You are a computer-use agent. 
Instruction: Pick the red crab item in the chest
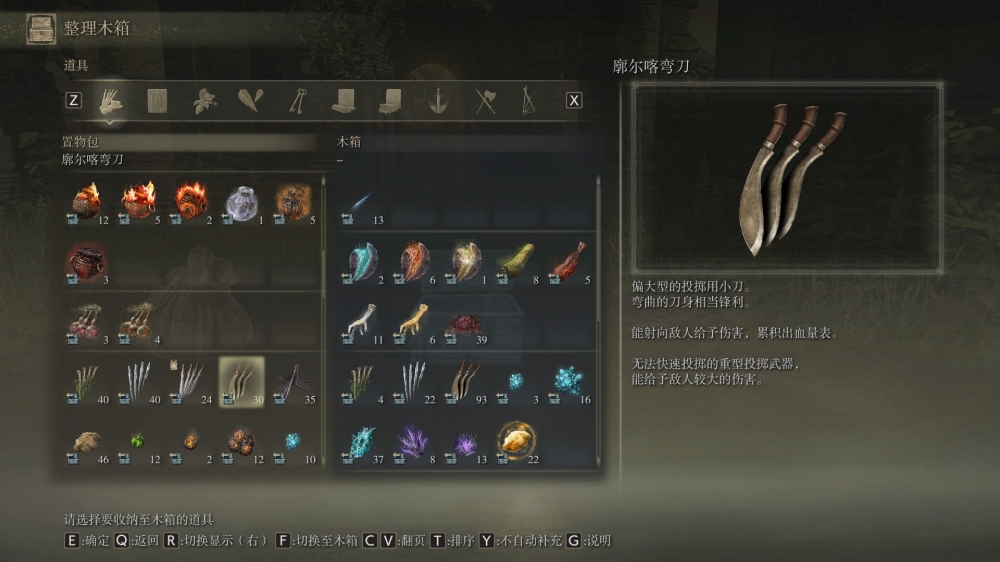coord(463,323)
